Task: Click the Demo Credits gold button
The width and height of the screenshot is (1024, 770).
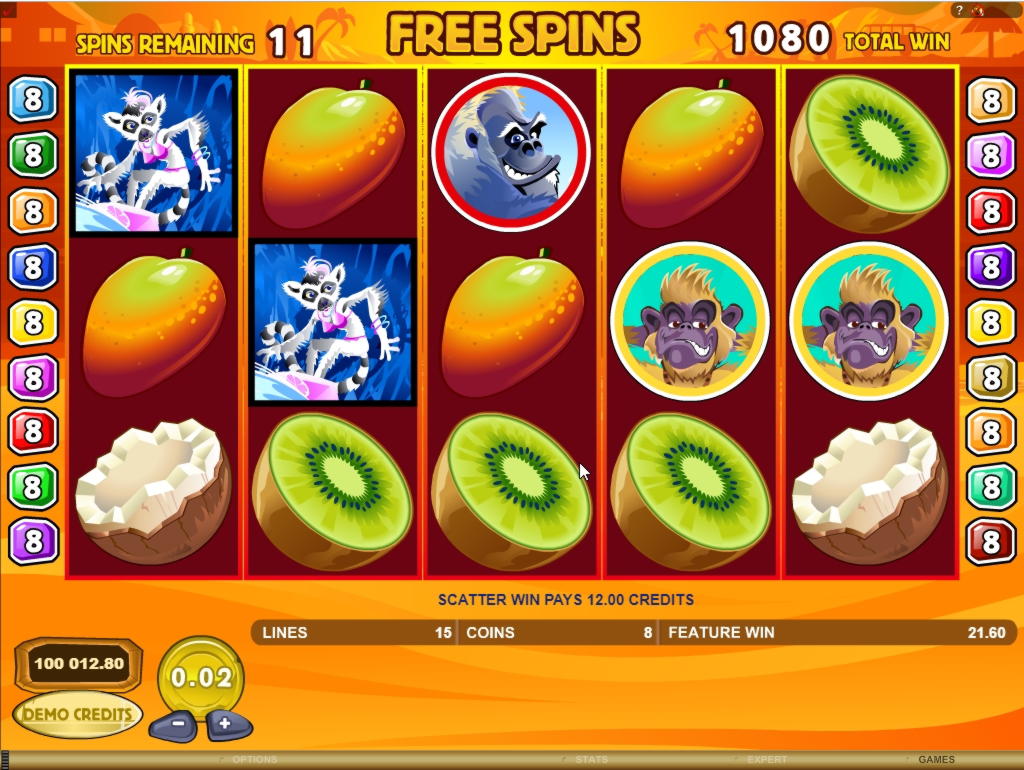Action: (78, 714)
